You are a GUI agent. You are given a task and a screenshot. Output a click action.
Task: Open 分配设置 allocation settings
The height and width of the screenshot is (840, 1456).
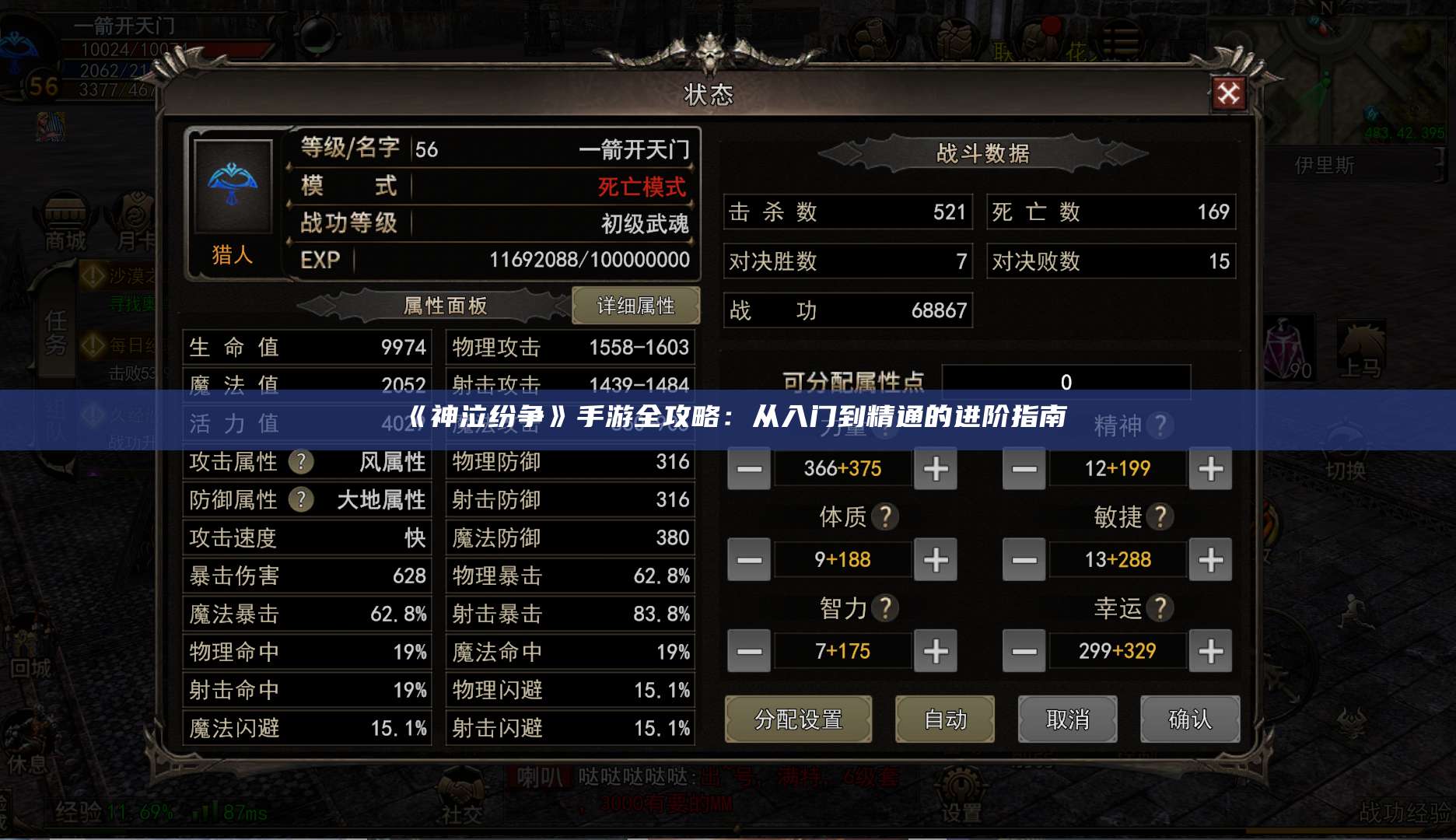(x=799, y=719)
